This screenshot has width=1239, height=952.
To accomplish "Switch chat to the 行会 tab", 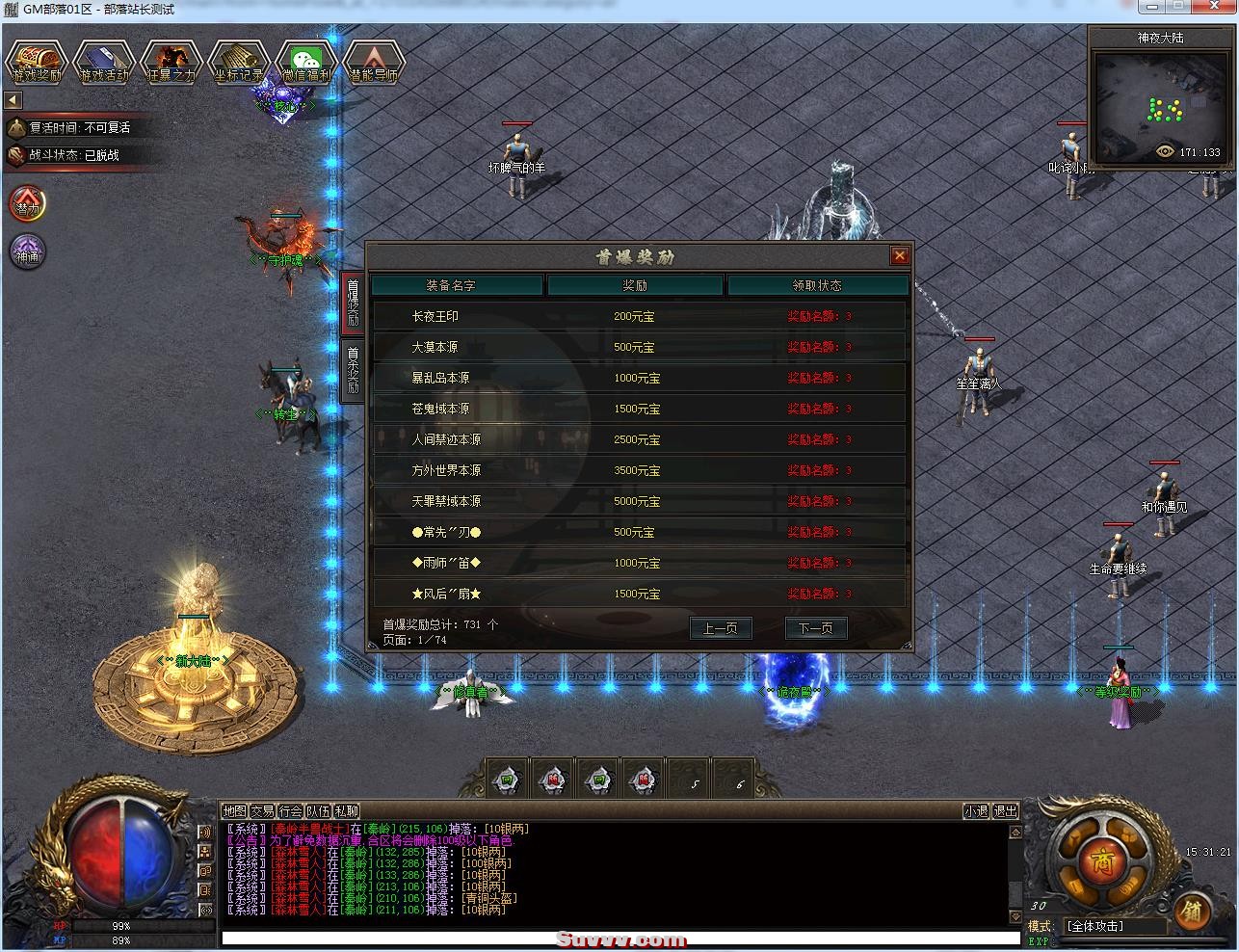I will click(291, 811).
